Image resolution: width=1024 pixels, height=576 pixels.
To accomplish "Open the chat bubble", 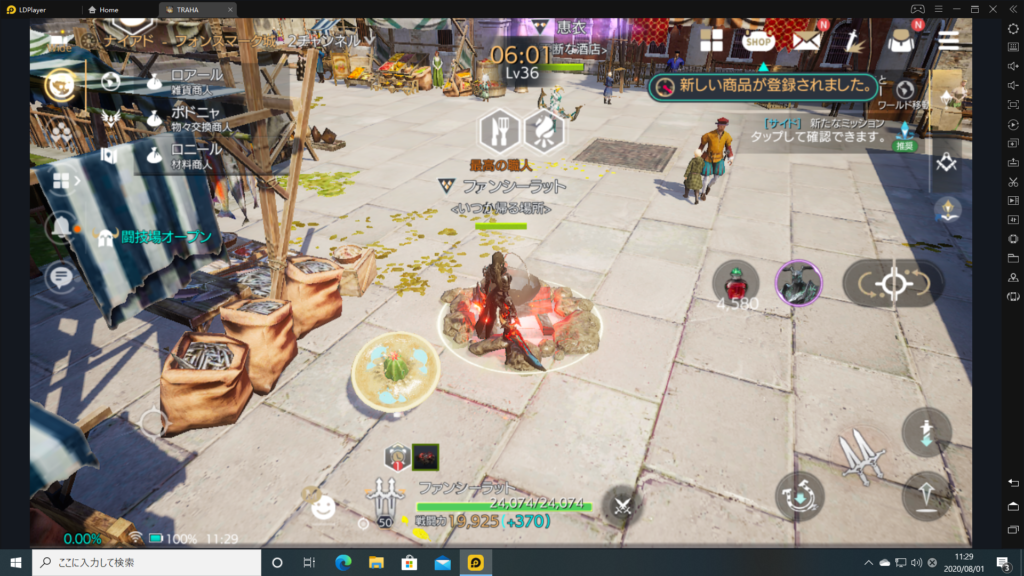I will 60,276.
